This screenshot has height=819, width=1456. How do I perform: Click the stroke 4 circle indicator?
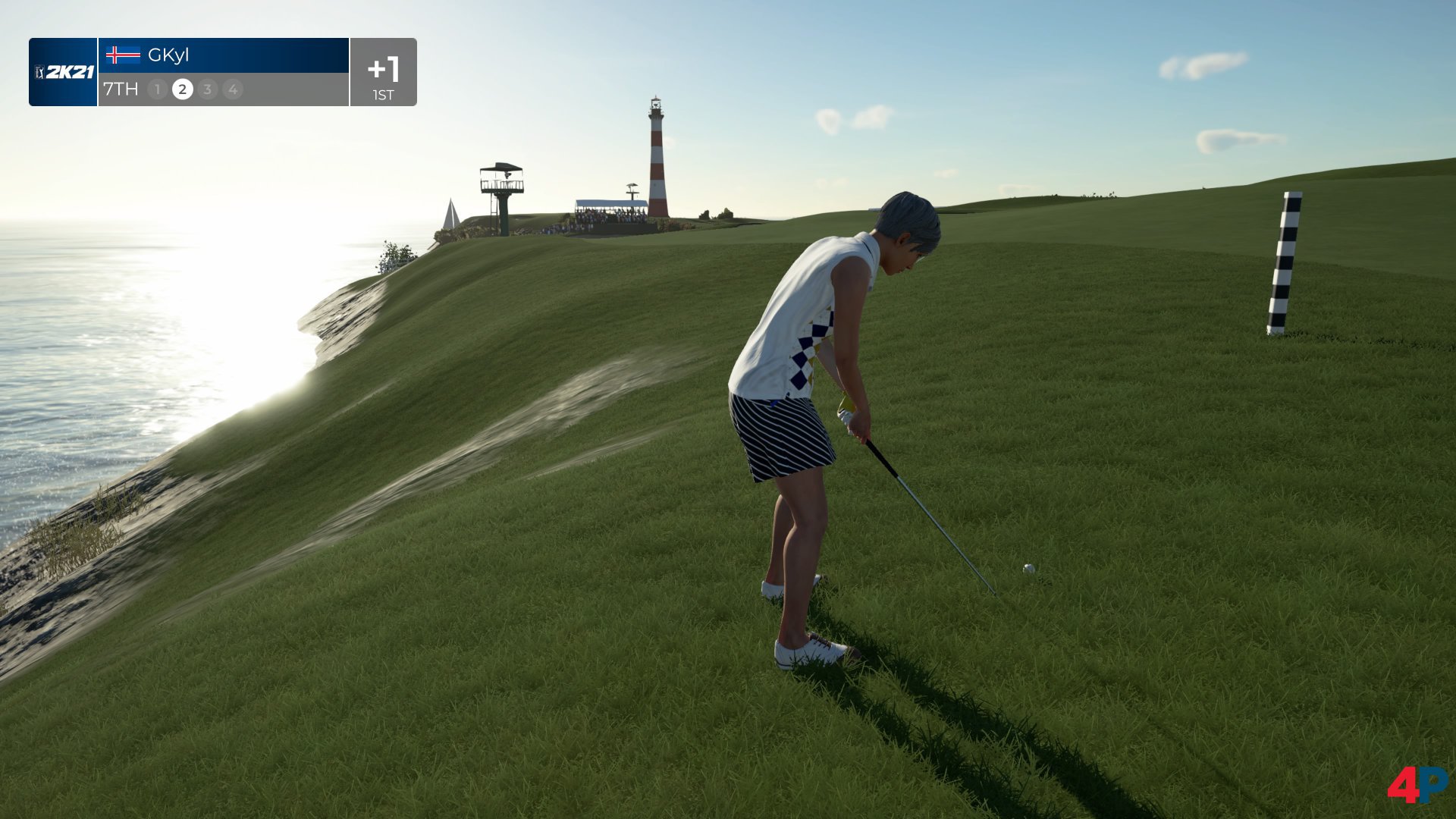click(233, 89)
